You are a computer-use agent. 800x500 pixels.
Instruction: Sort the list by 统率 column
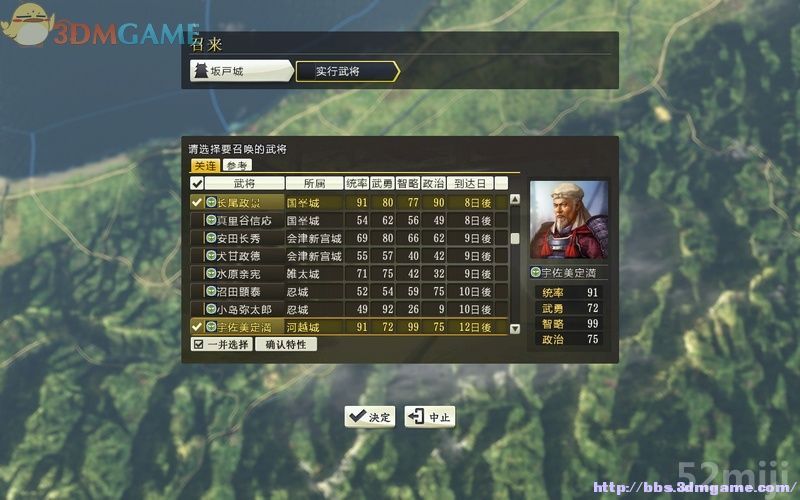coord(357,184)
